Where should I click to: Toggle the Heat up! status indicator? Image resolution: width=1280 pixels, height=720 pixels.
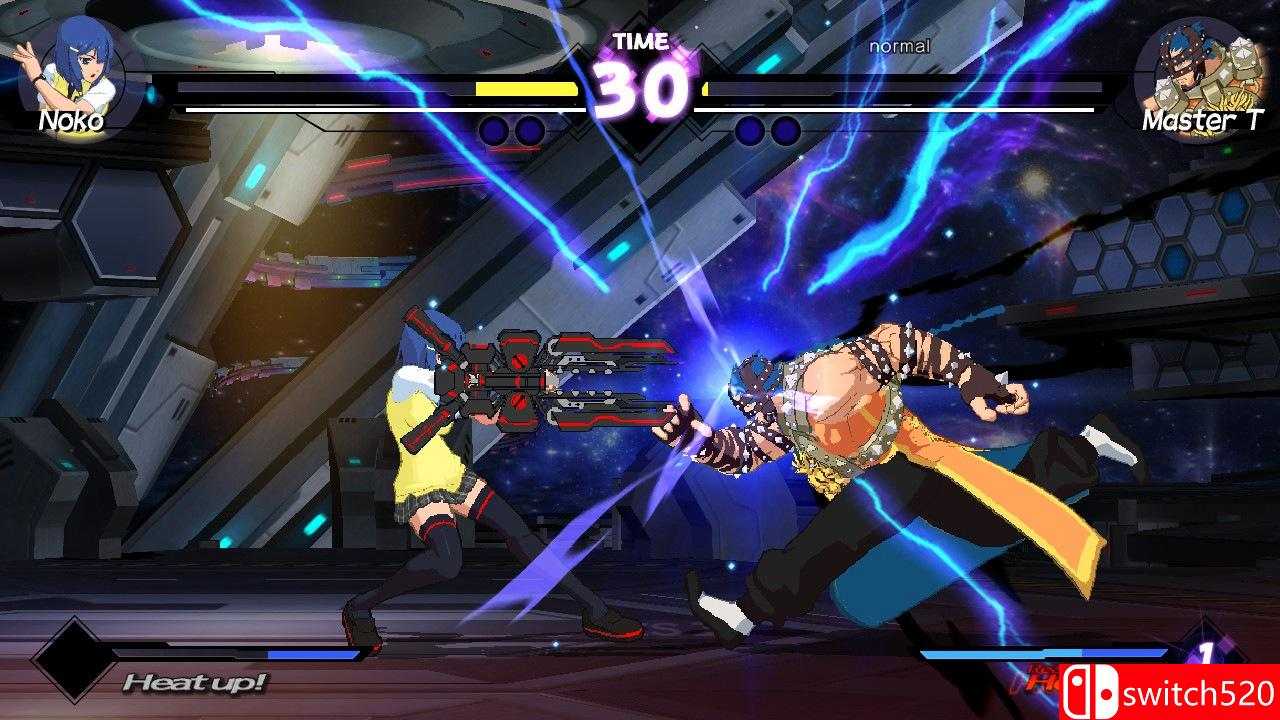[194, 684]
